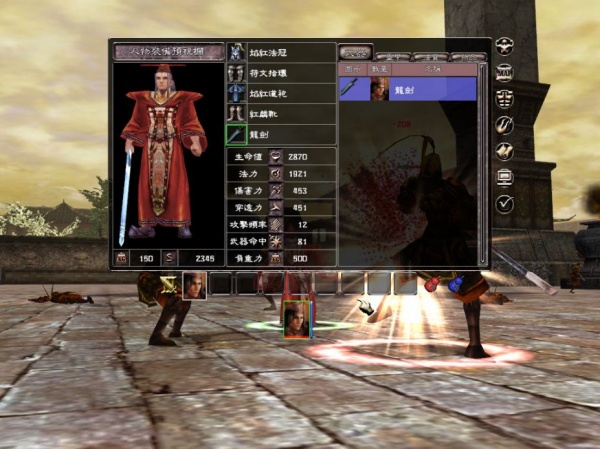This screenshot has height=449, width=600.
Task: Select the 龍劍 row in the item list
Action: click(408, 89)
